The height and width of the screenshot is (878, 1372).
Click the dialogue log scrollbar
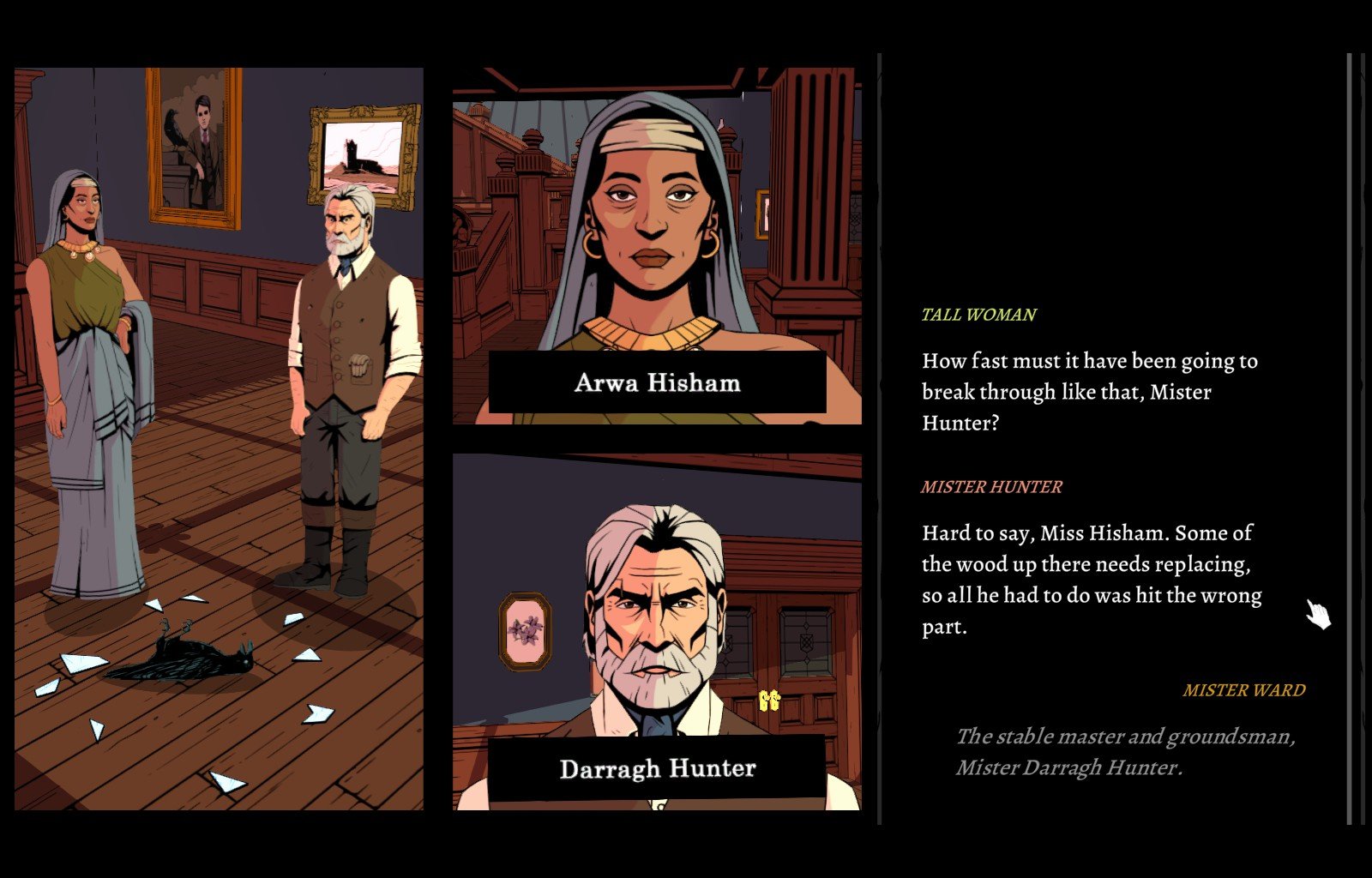click(1350, 437)
